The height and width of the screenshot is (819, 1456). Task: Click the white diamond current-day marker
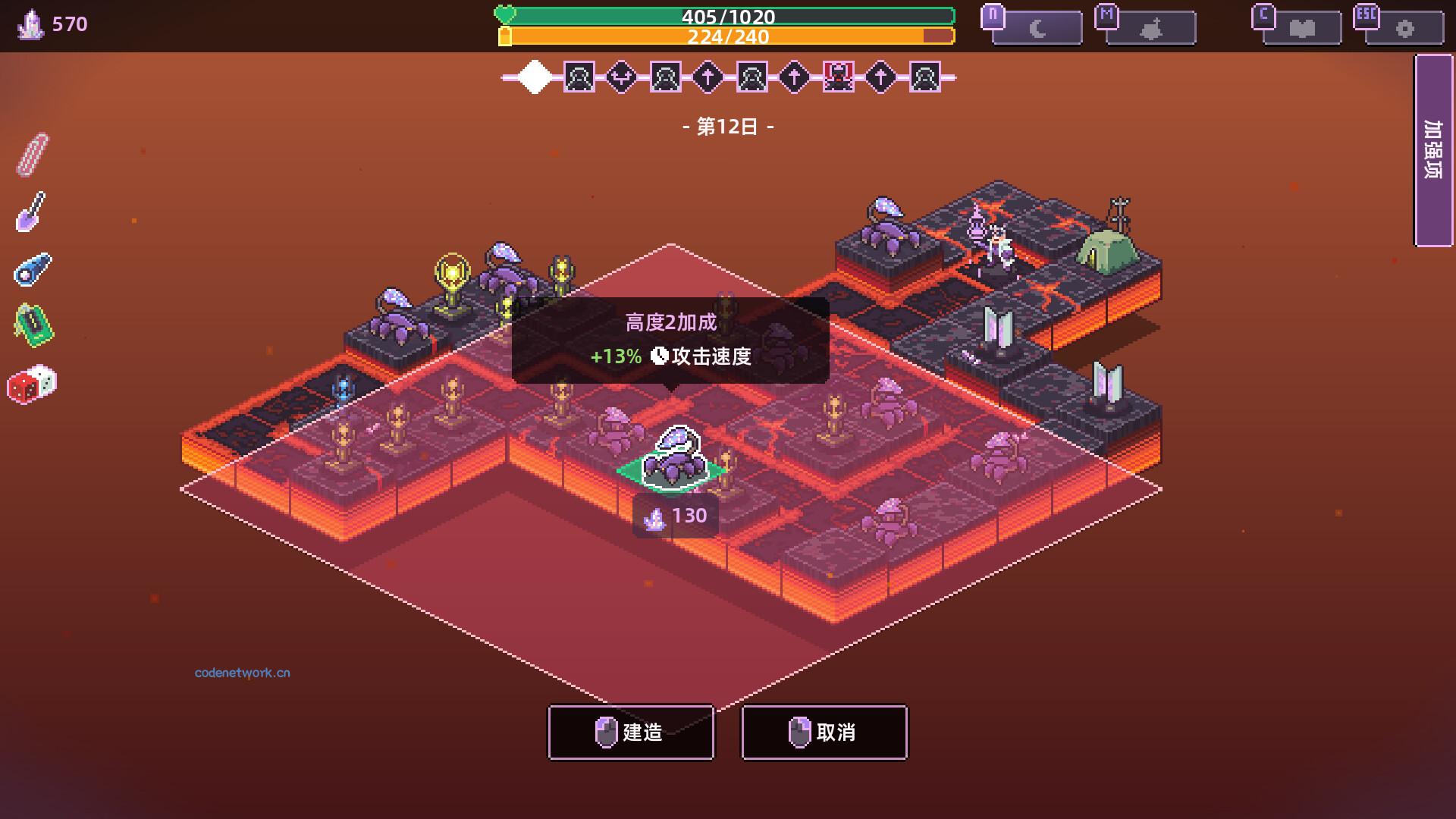[x=535, y=77]
